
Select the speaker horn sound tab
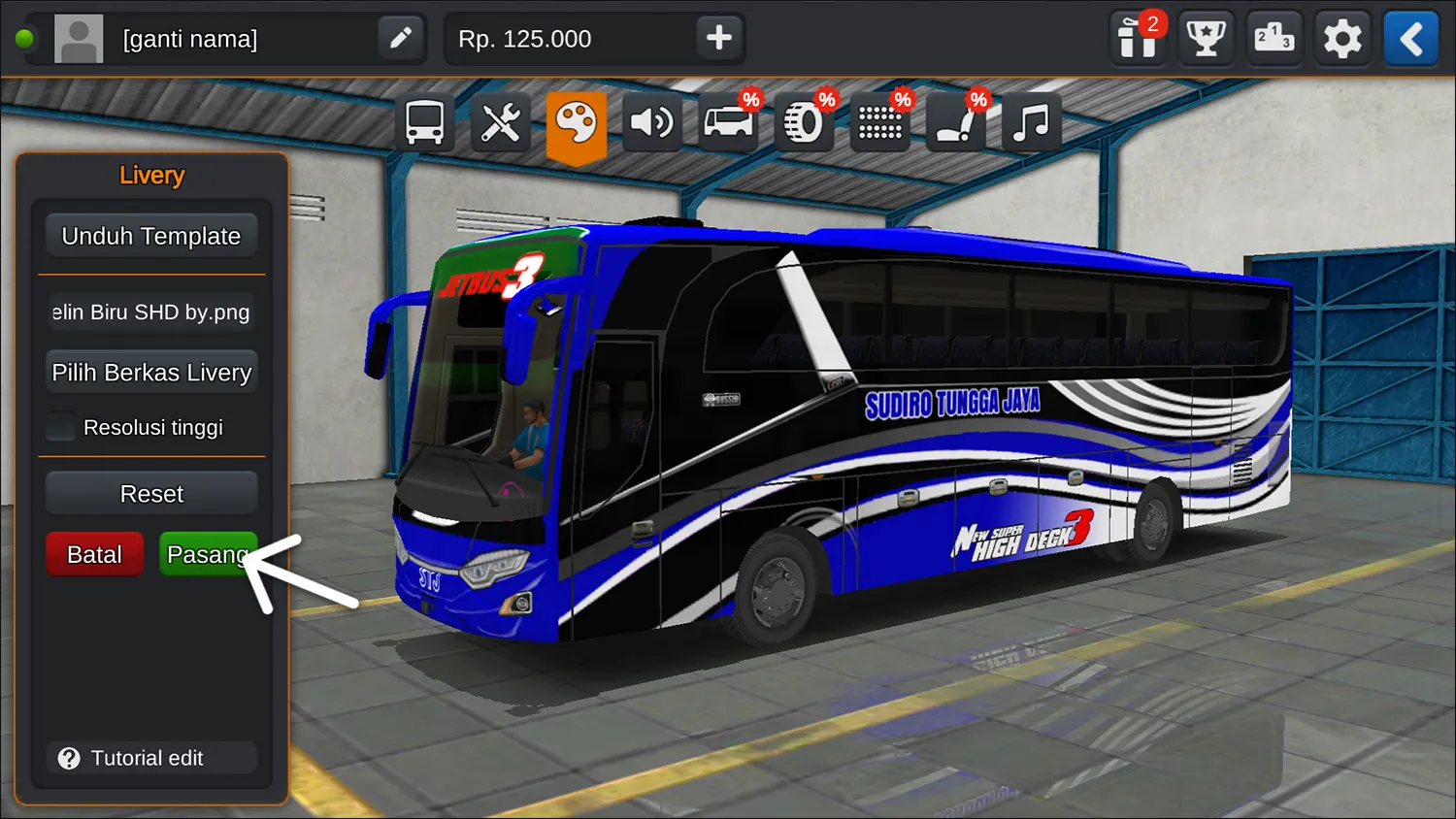[651, 123]
